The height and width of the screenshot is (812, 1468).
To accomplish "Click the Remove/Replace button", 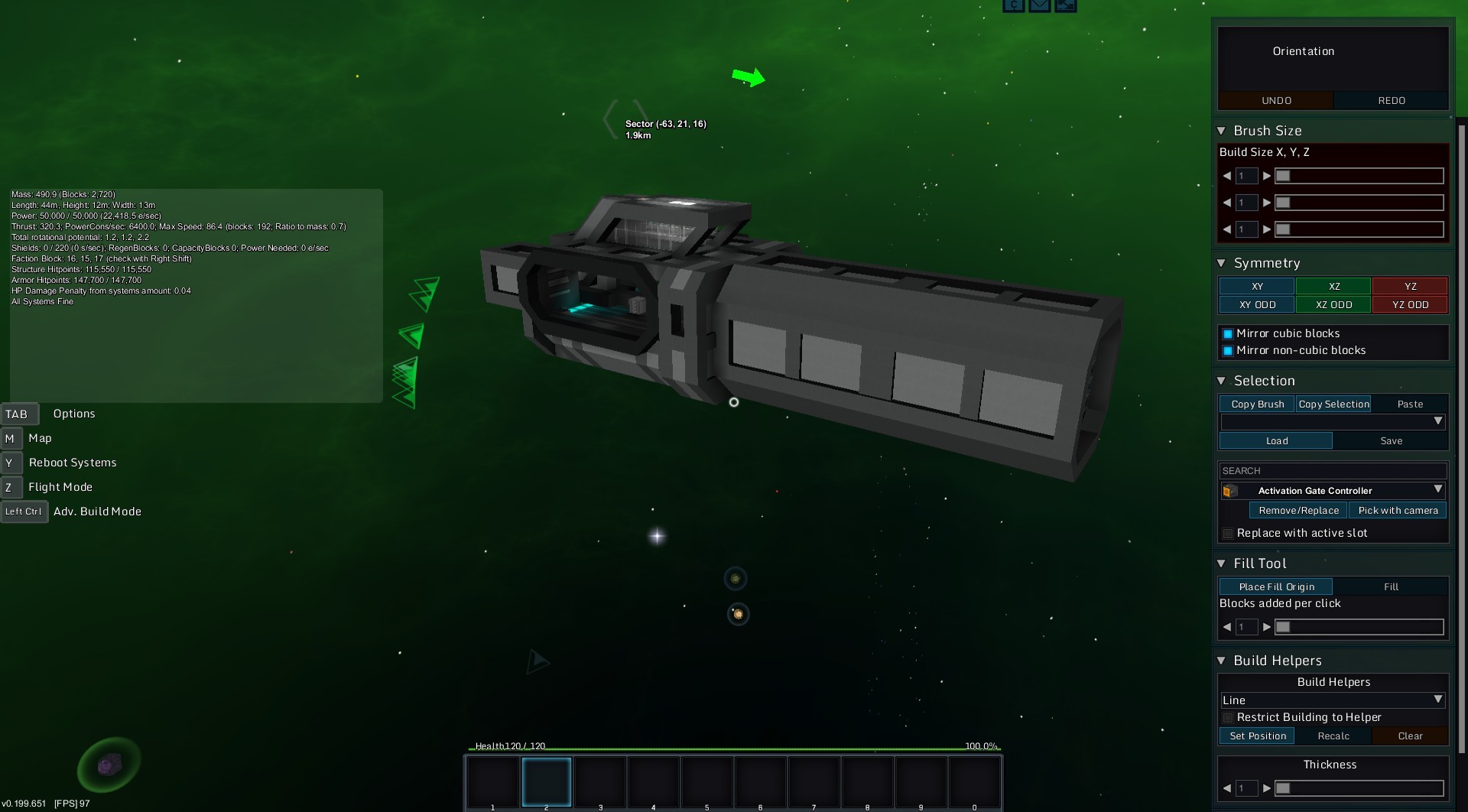I will [1298, 511].
